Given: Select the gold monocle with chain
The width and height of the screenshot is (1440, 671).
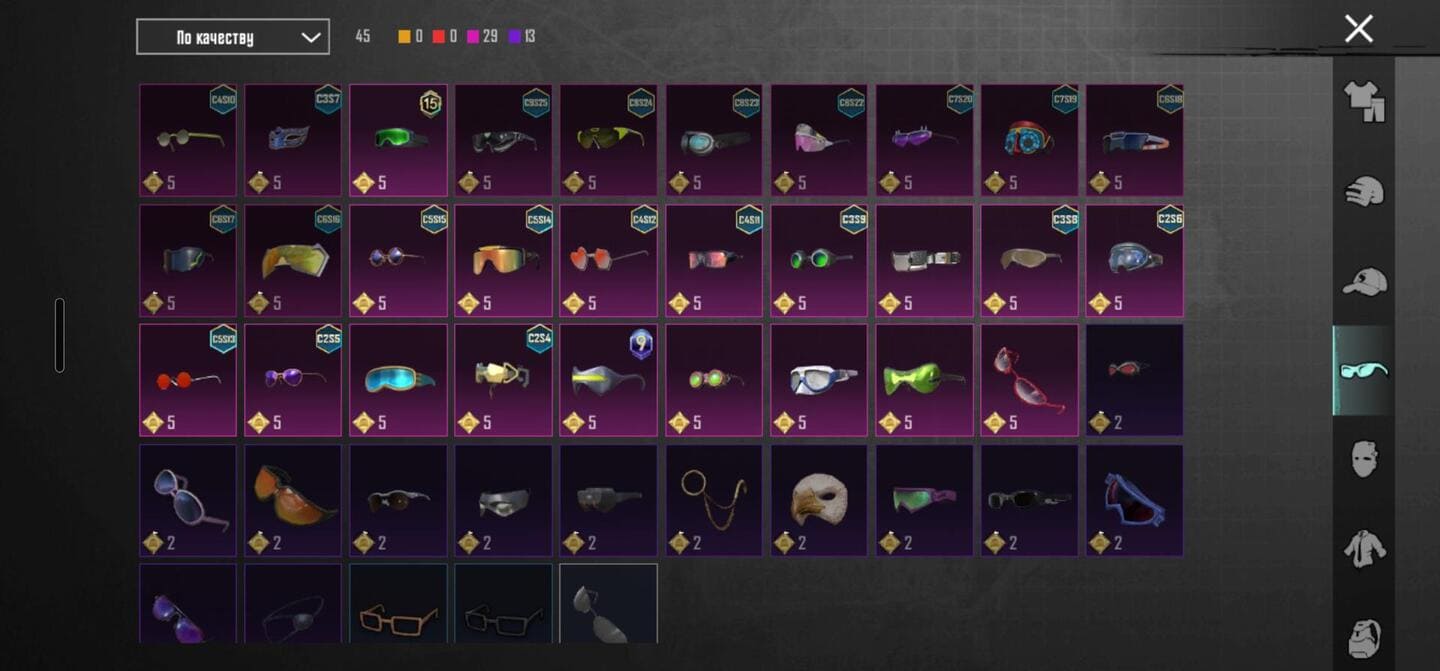Looking at the screenshot, I should (714, 500).
